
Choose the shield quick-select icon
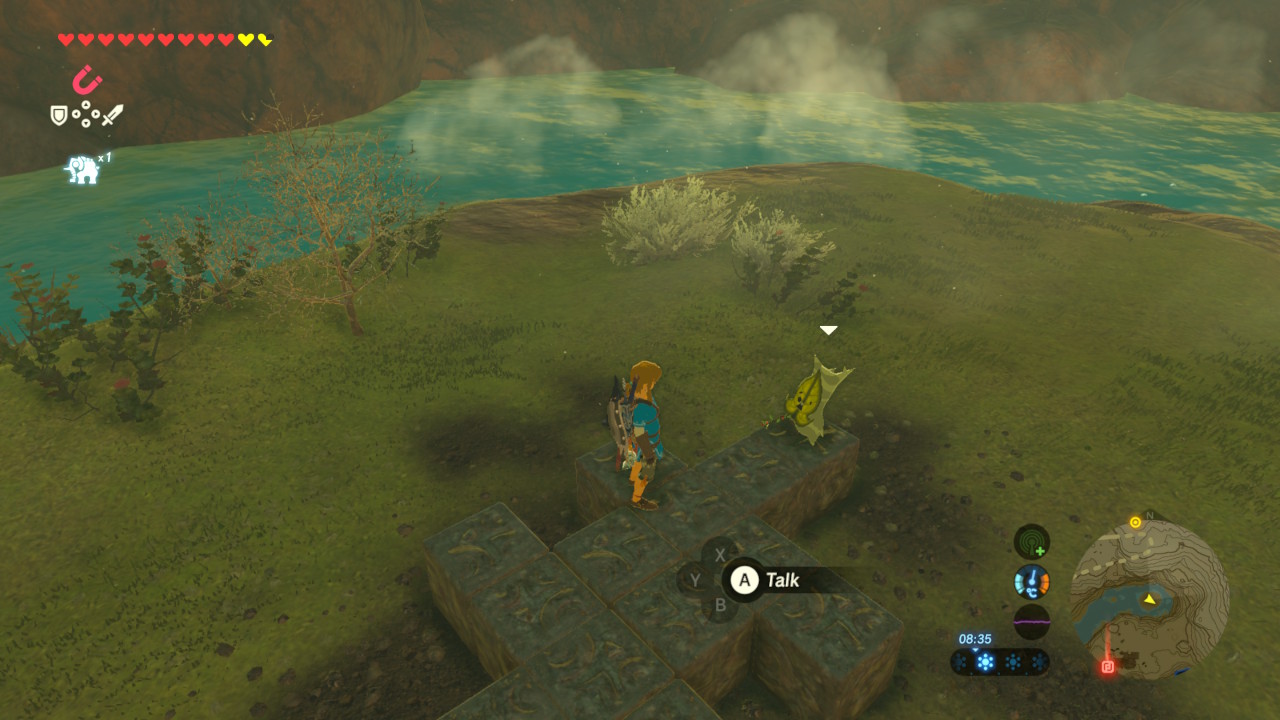click(59, 116)
